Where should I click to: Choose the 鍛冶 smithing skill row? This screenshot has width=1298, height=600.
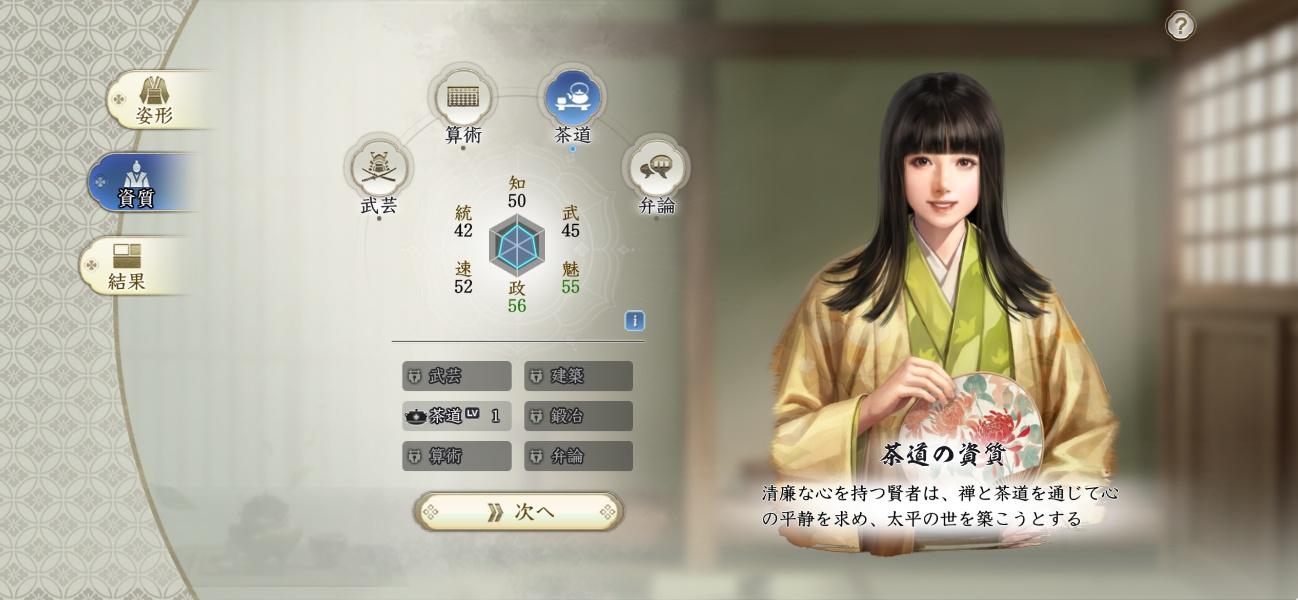click(578, 416)
